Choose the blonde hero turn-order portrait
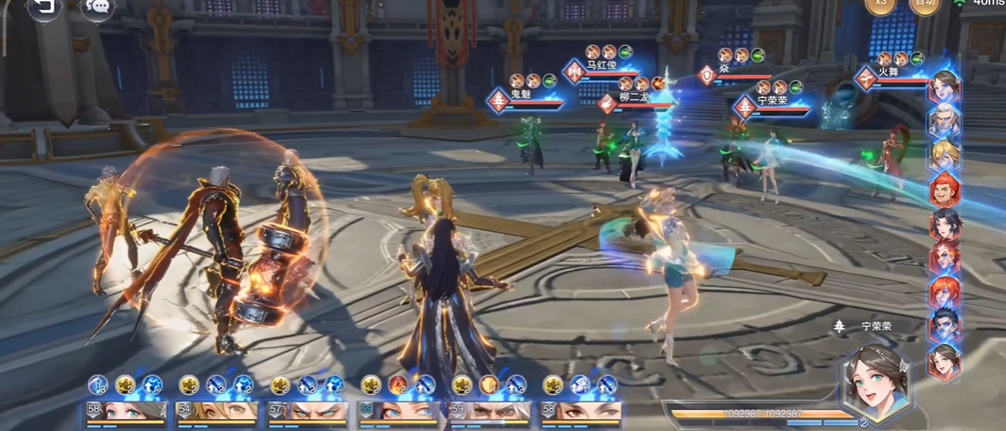This screenshot has width=1006, height=431. (944, 155)
